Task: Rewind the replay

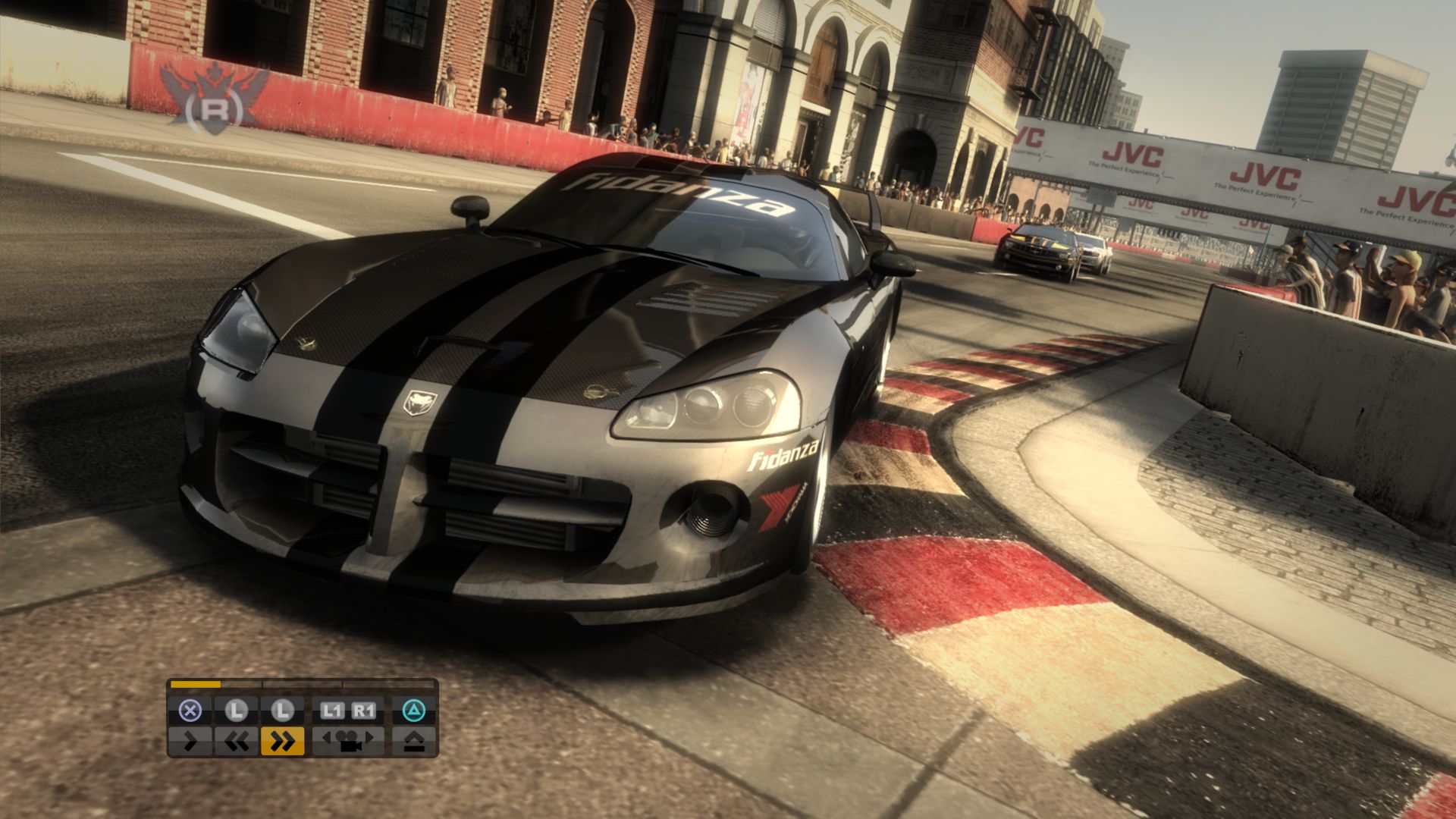Action: tap(237, 740)
